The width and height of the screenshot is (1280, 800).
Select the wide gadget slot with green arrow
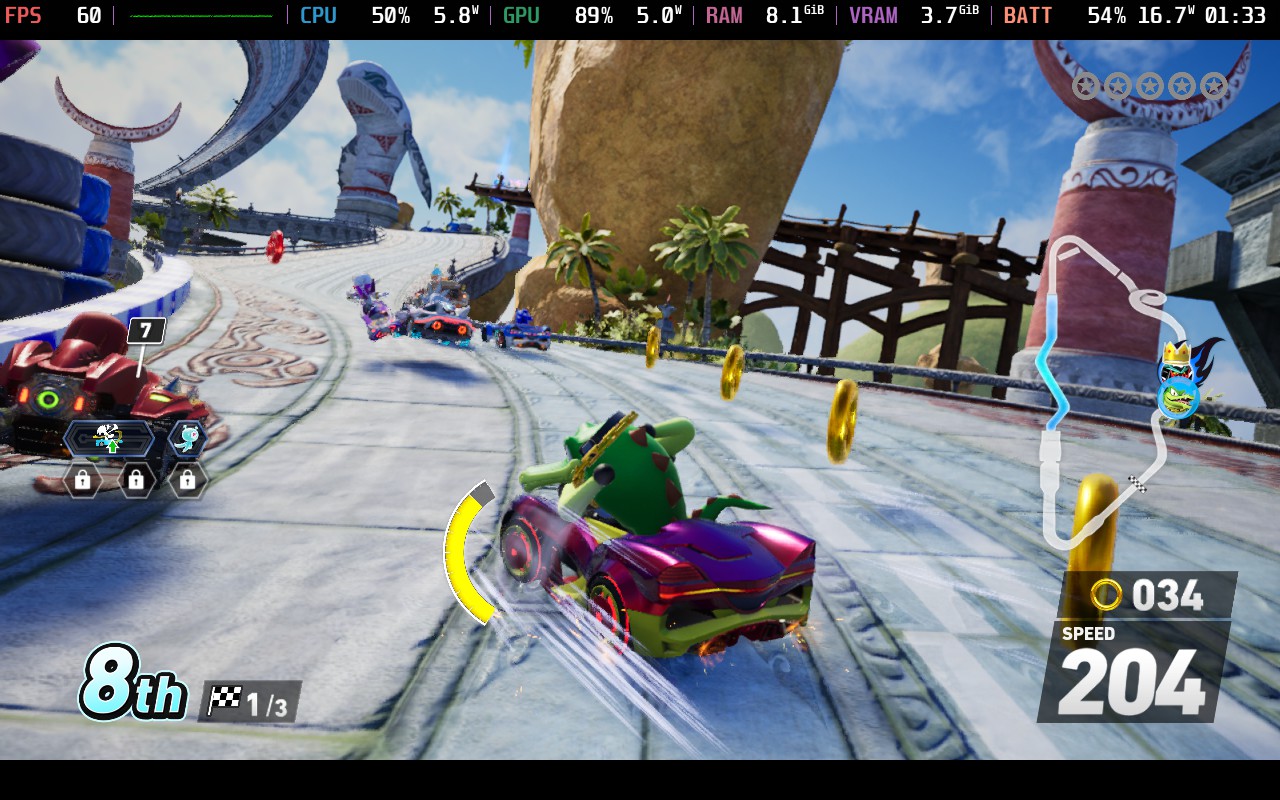coord(108,438)
